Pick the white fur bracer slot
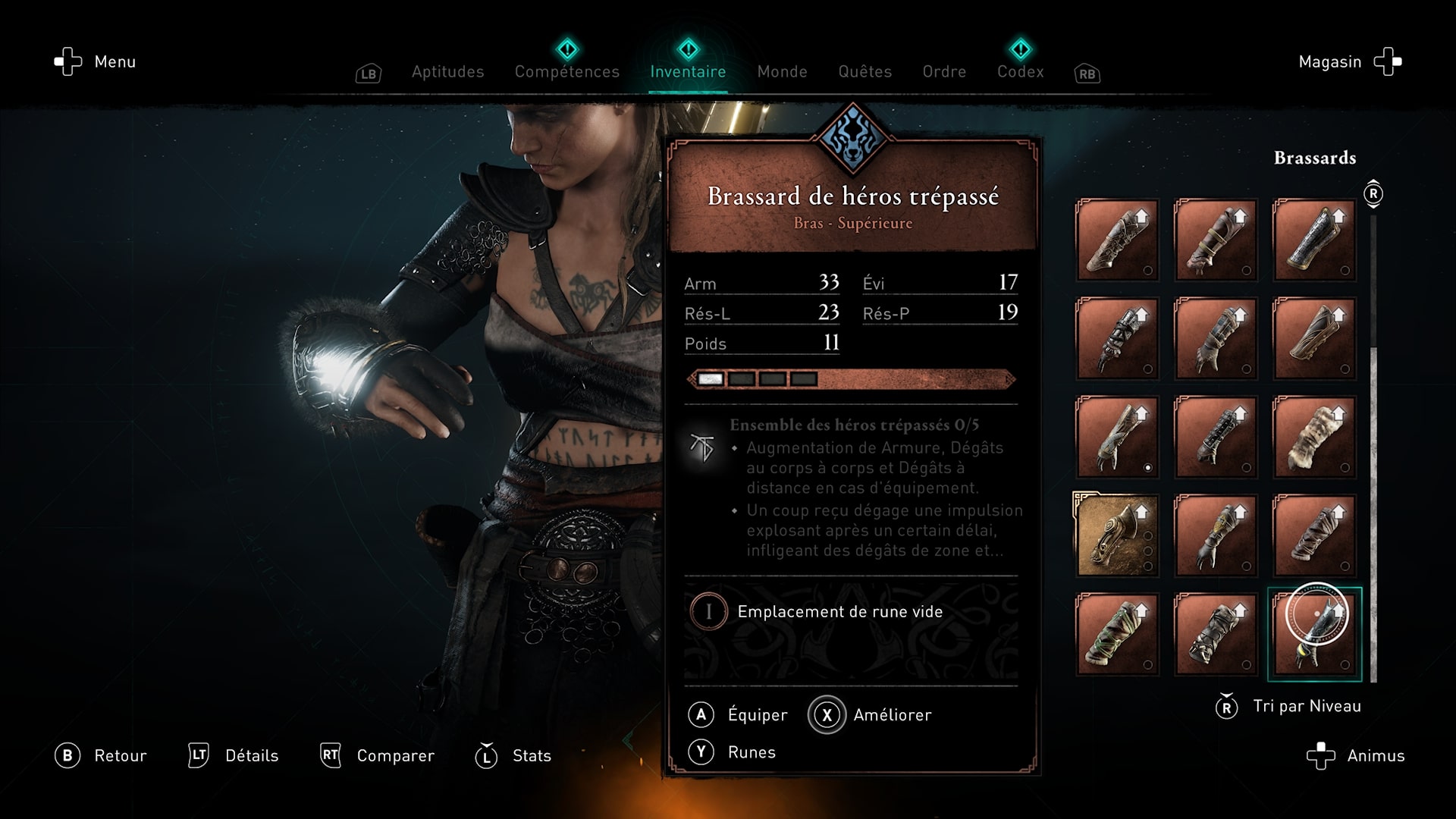This screenshot has width=1456, height=819. click(1314, 437)
